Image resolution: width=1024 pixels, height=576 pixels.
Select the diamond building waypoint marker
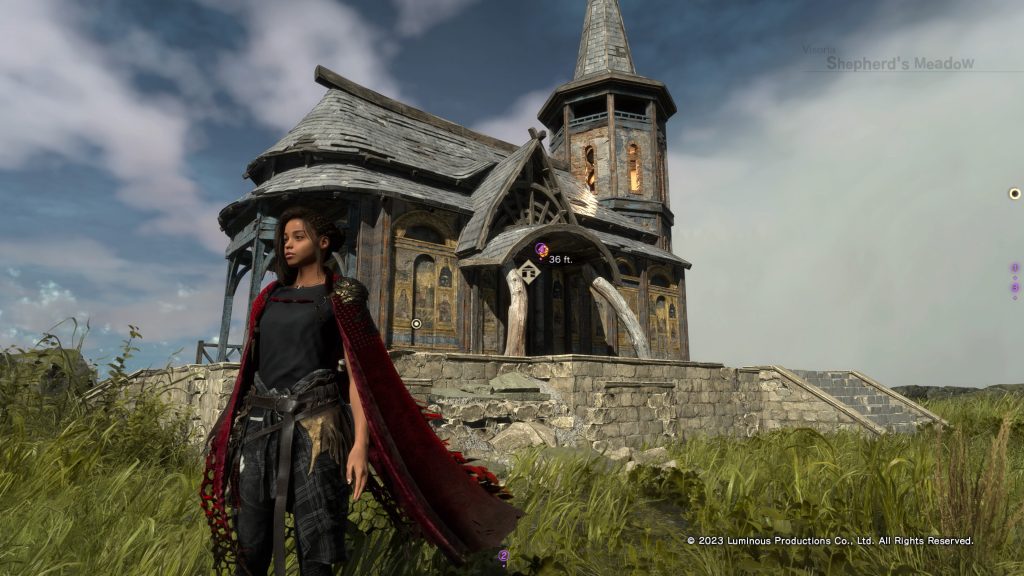pos(528,271)
